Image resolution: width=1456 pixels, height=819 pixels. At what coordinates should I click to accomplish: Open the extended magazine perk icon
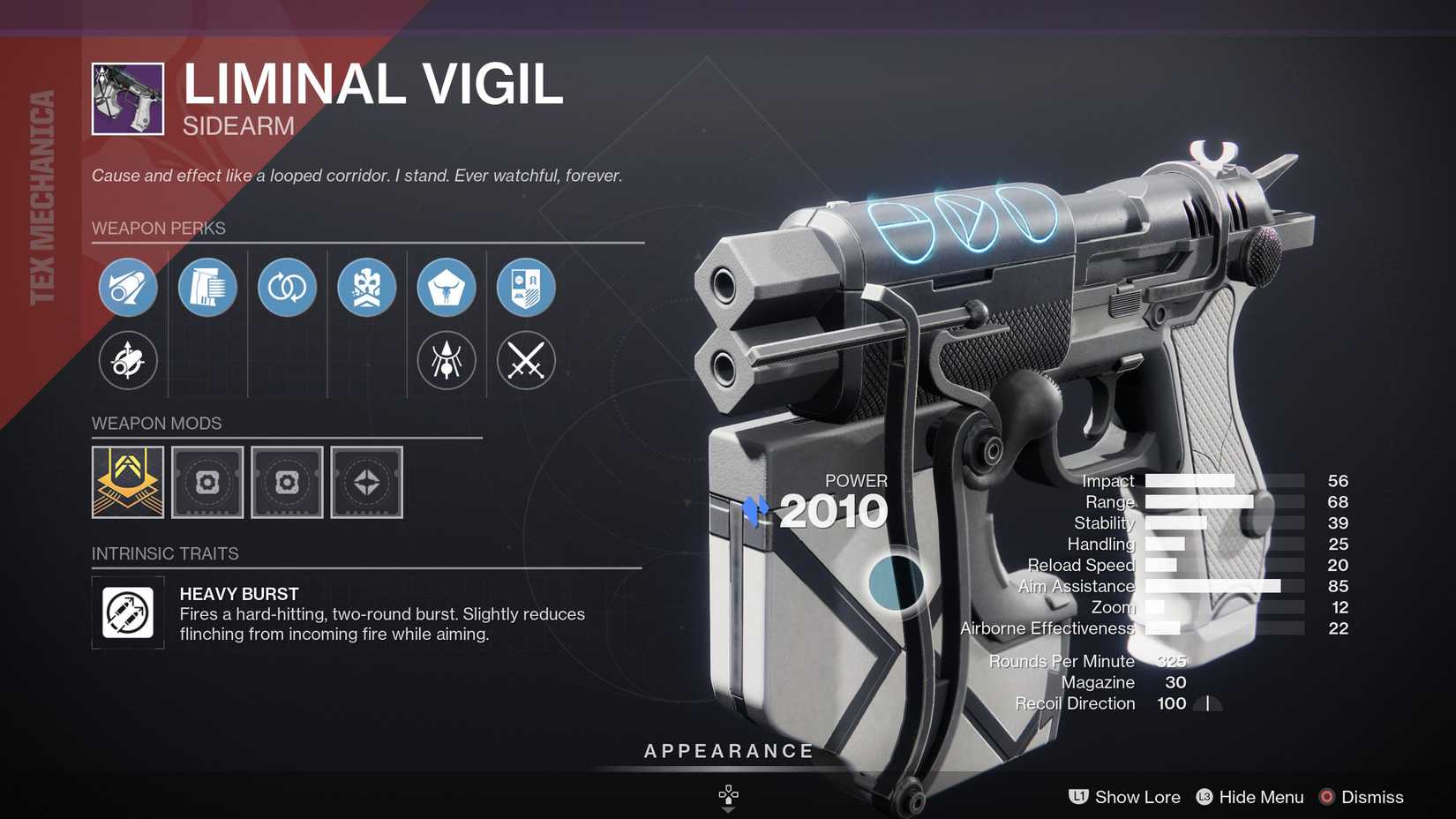(x=206, y=288)
